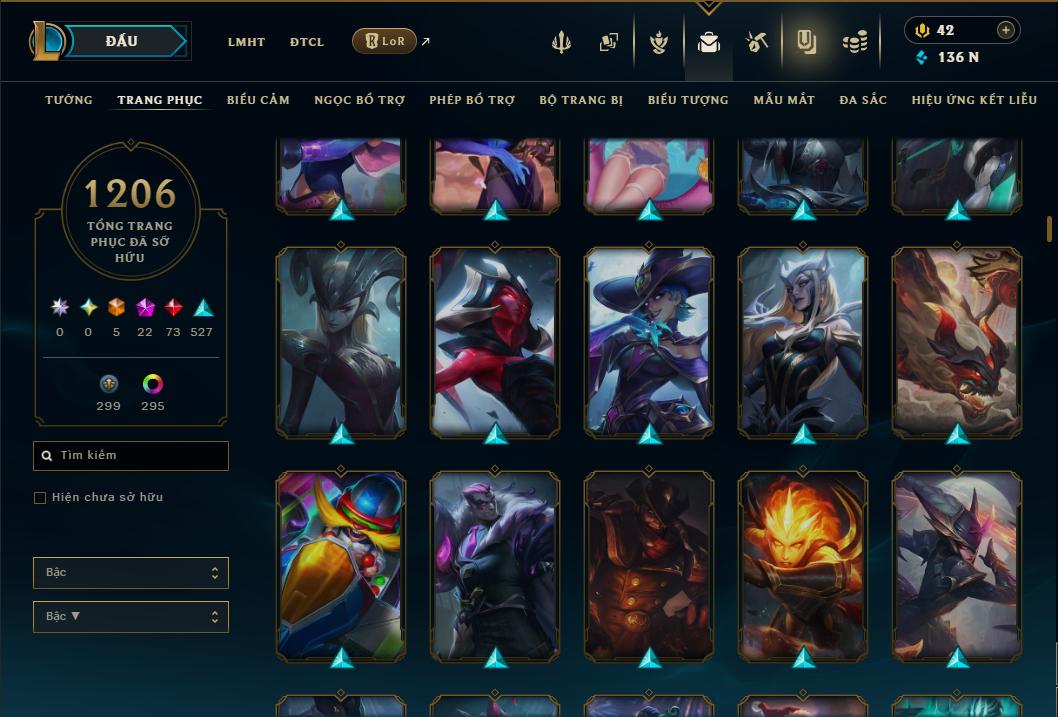
Task: Click the ĐẤU play button
Action: pyautogui.click(x=122, y=41)
